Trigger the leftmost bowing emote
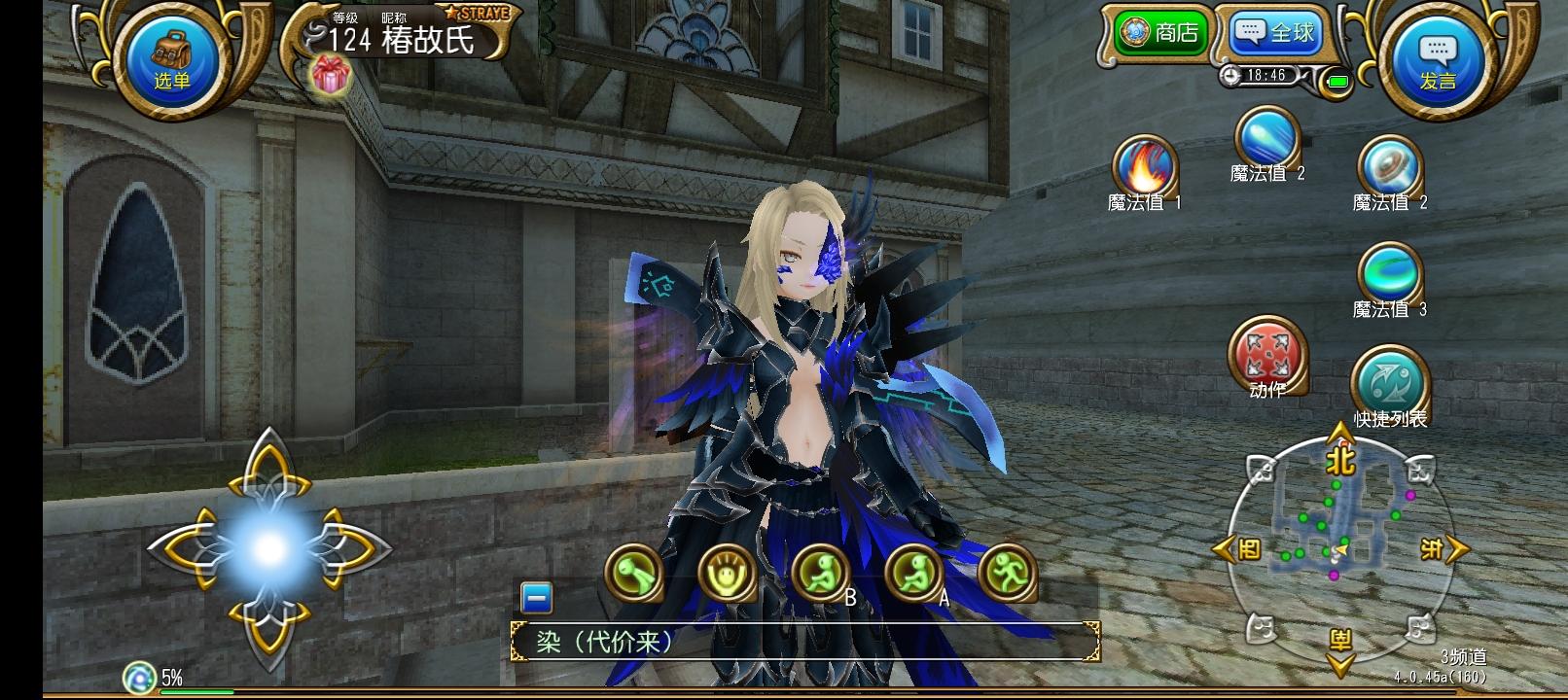 633,572
